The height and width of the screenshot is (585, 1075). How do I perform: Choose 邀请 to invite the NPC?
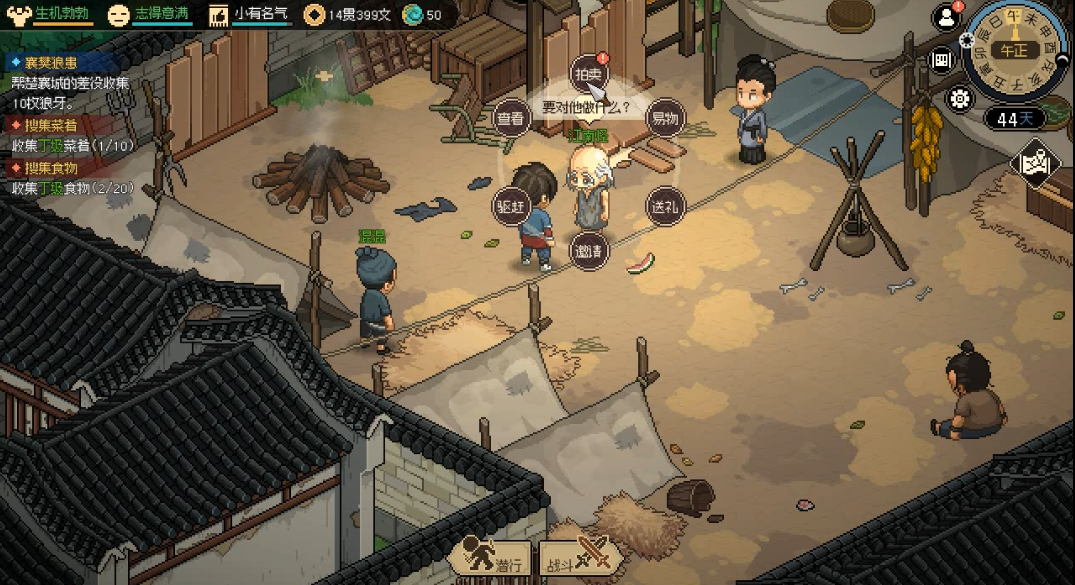(x=588, y=250)
